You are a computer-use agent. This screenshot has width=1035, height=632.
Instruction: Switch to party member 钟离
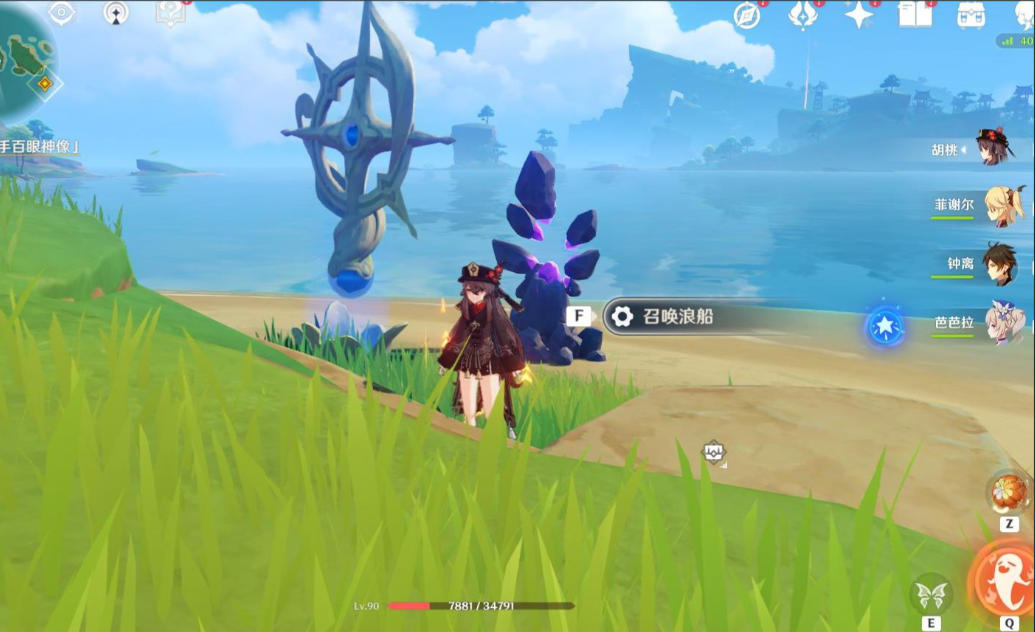click(999, 263)
